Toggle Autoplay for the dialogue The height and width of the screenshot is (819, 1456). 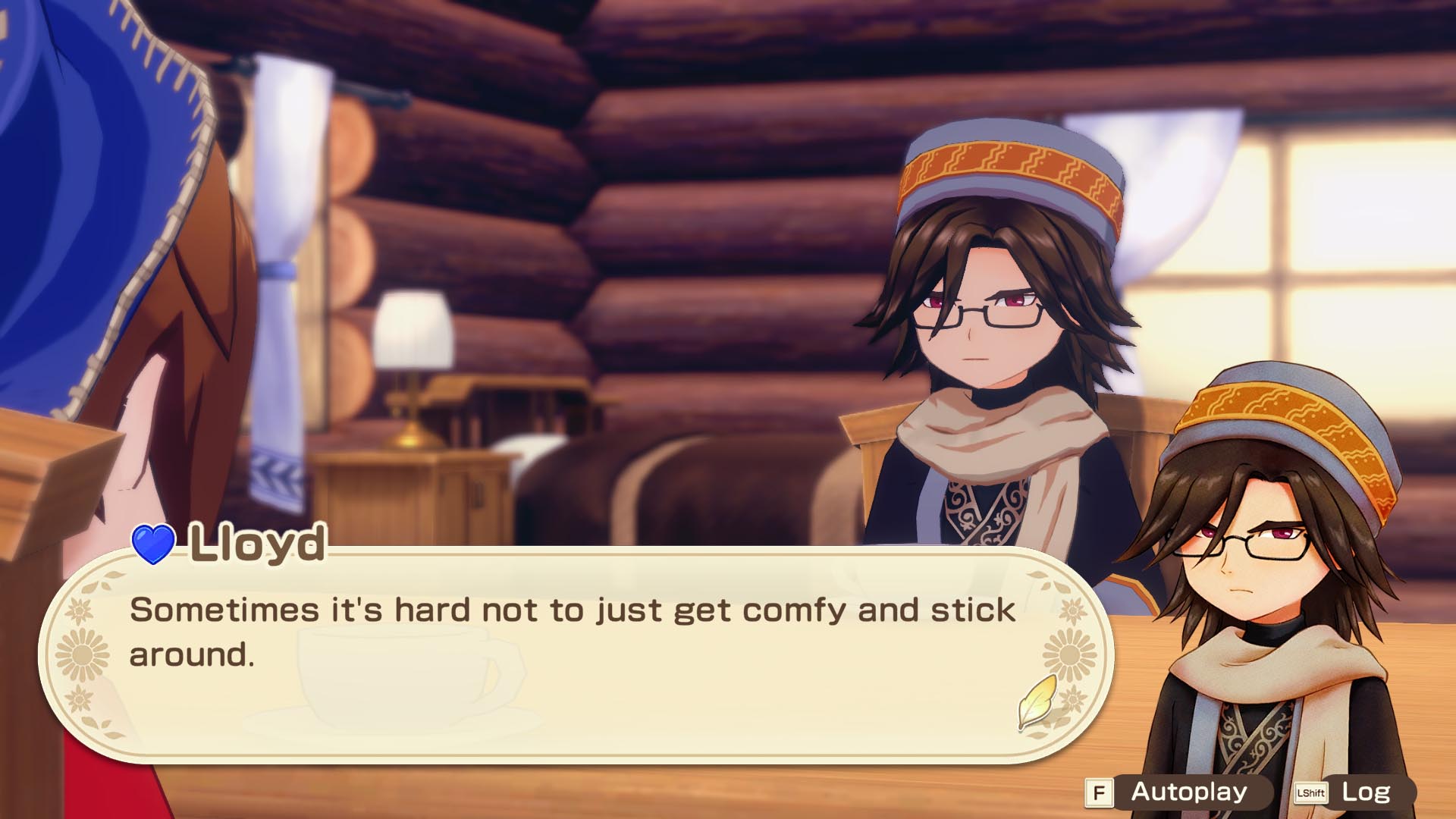coord(1188,792)
